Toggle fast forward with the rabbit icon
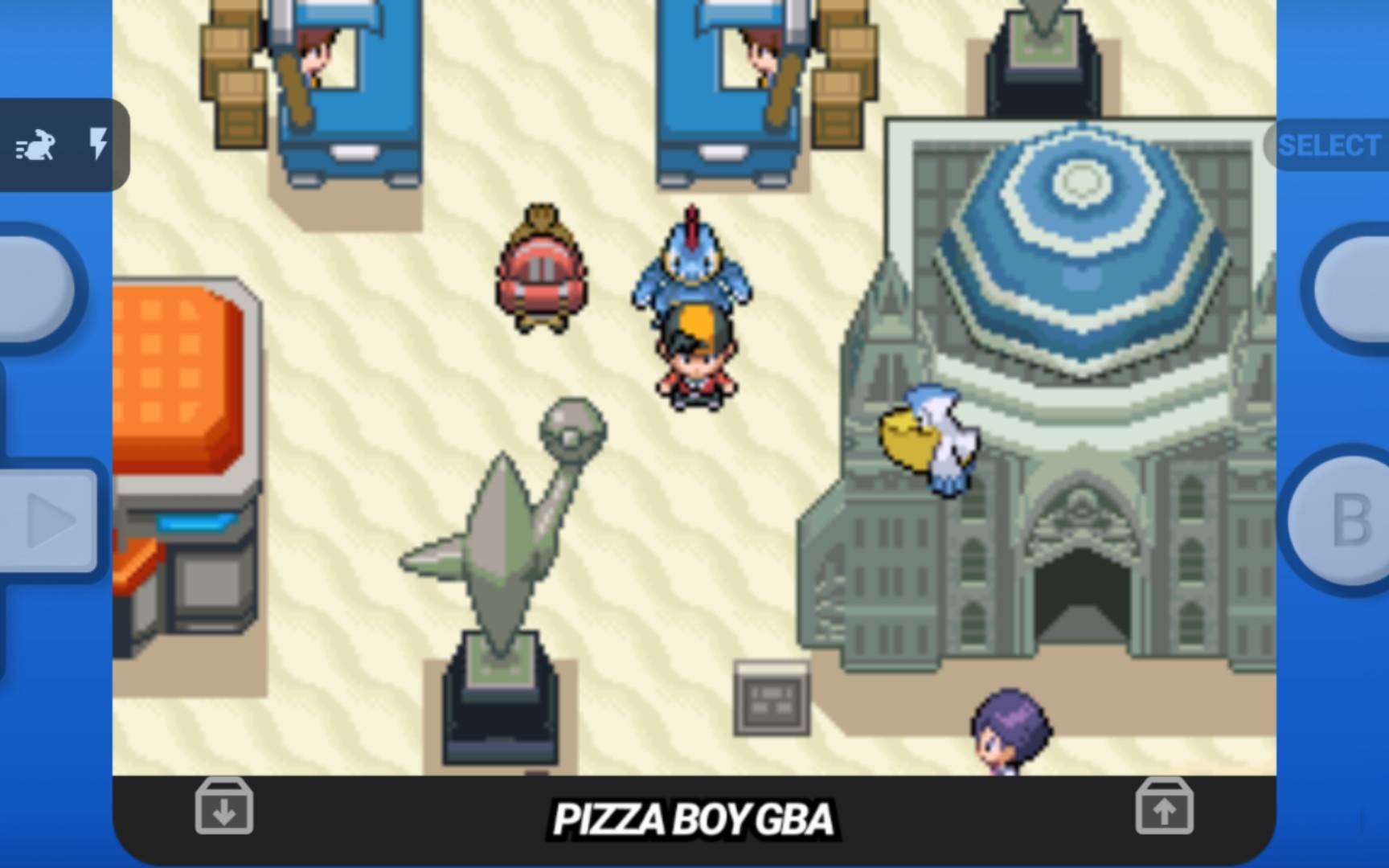Image resolution: width=1389 pixels, height=868 pixels. tap(37, 145)
